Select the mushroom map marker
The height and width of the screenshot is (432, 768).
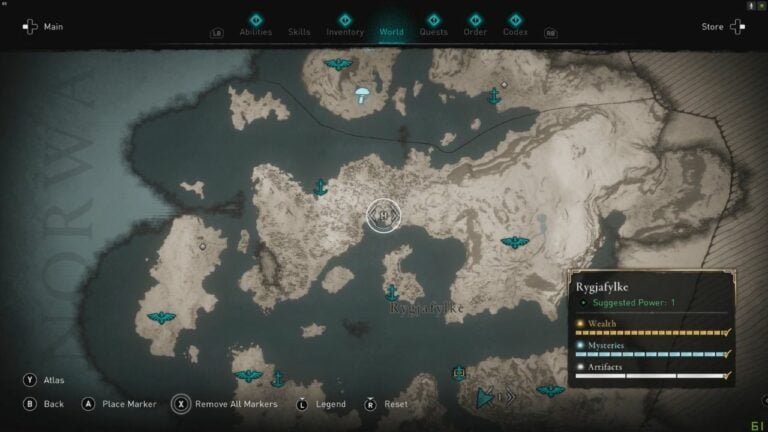click(x=362, y=94)
